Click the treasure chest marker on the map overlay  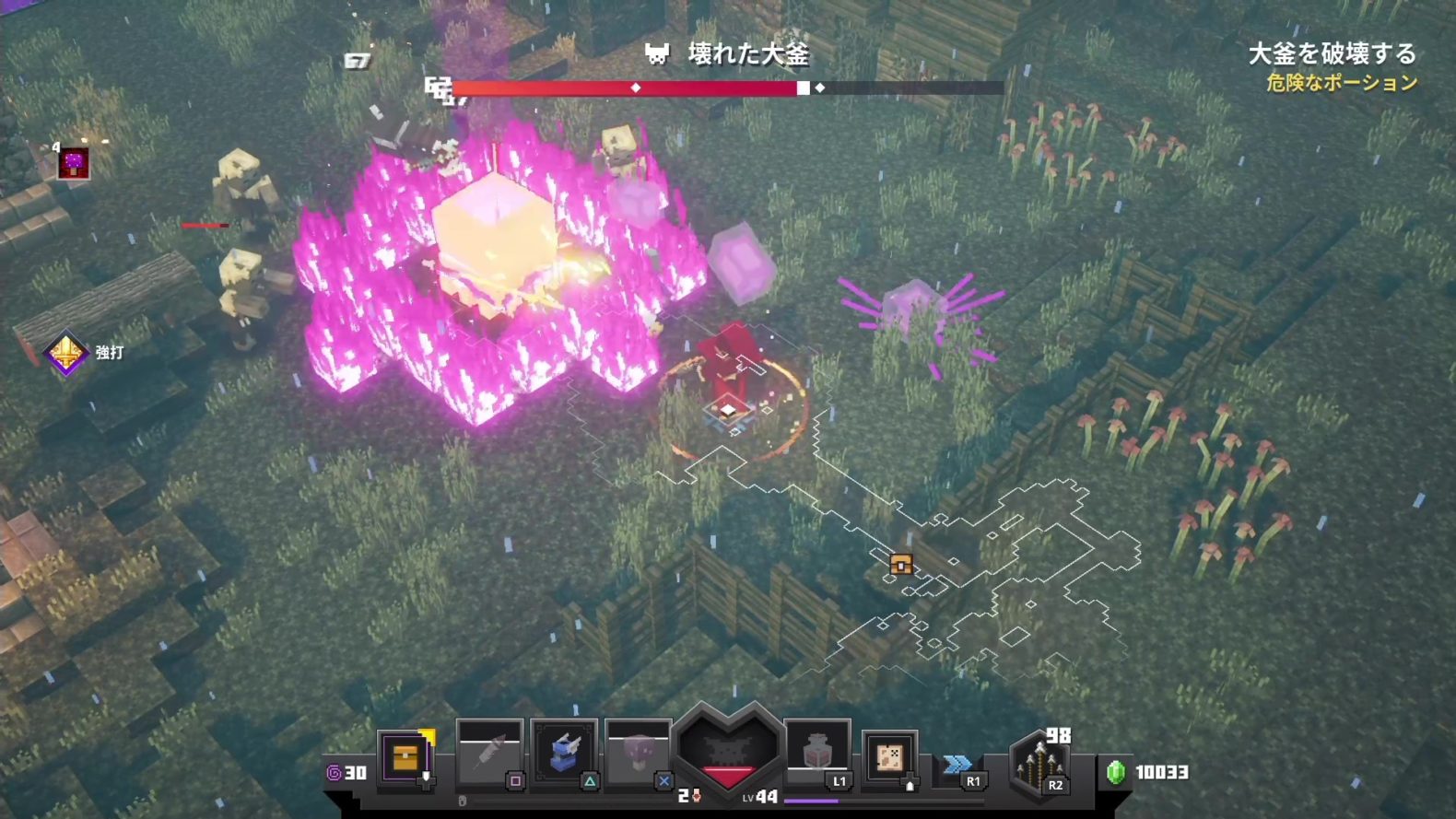[x=901, y=564]
